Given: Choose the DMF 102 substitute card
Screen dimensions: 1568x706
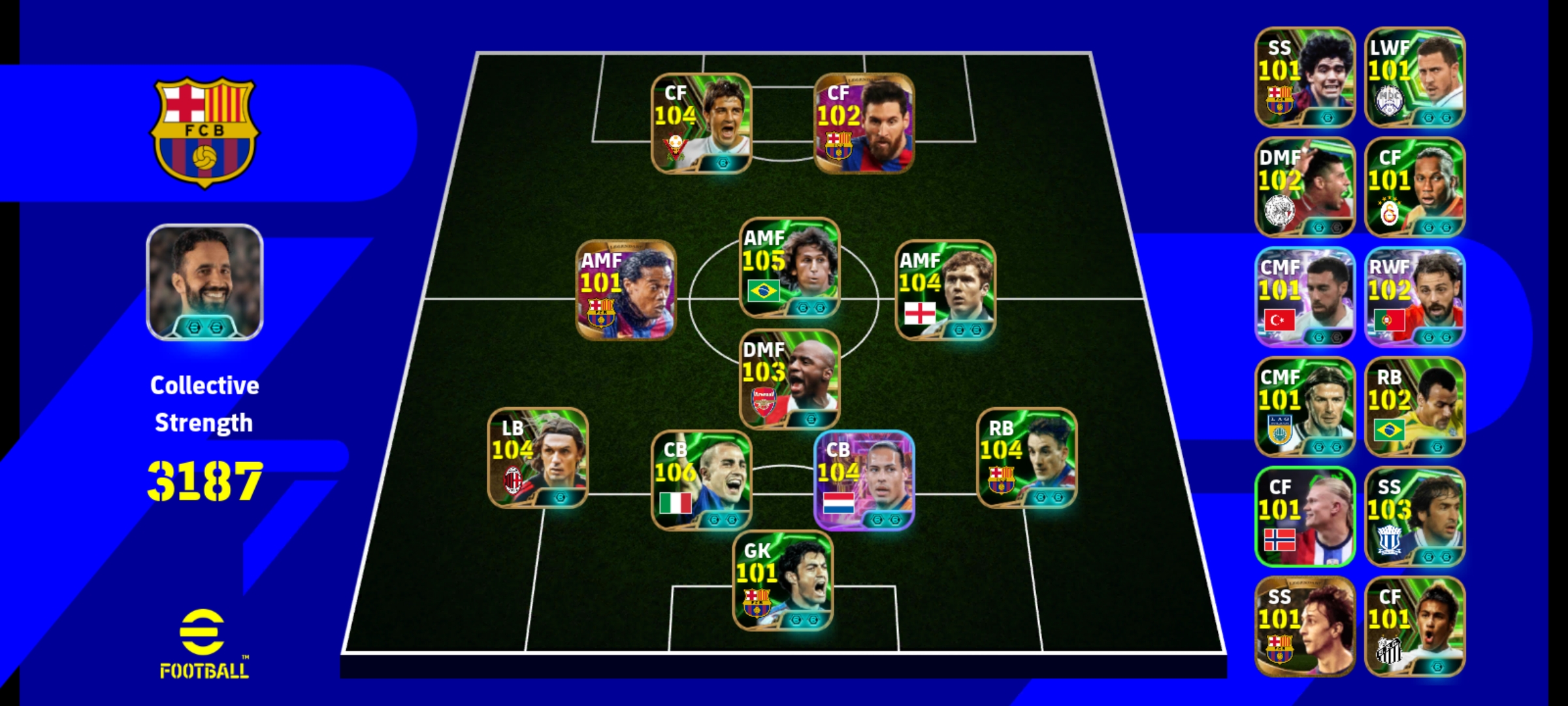Looking at the screenshot, I should 1305,187.
